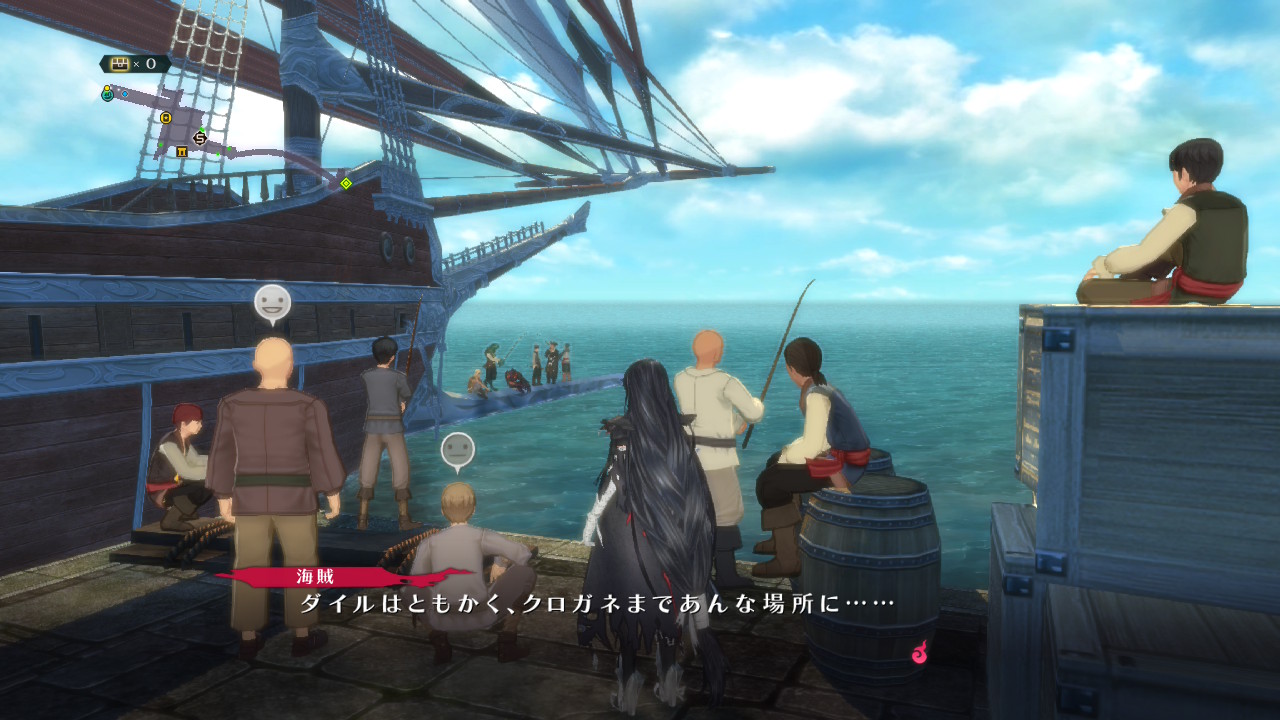Click the green exit marker near the minimap's bottom
This screenshot has height=720, width=1280.
[x=218, y=154]
